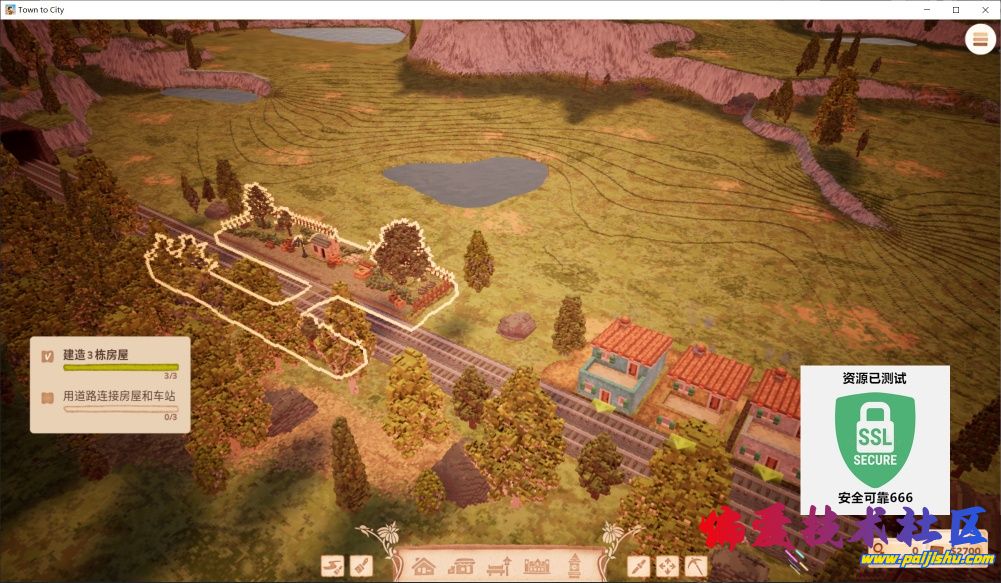This screenshot has width=1001, height=583.
Task: Select the shop building category
Action: tap(461, 566)
